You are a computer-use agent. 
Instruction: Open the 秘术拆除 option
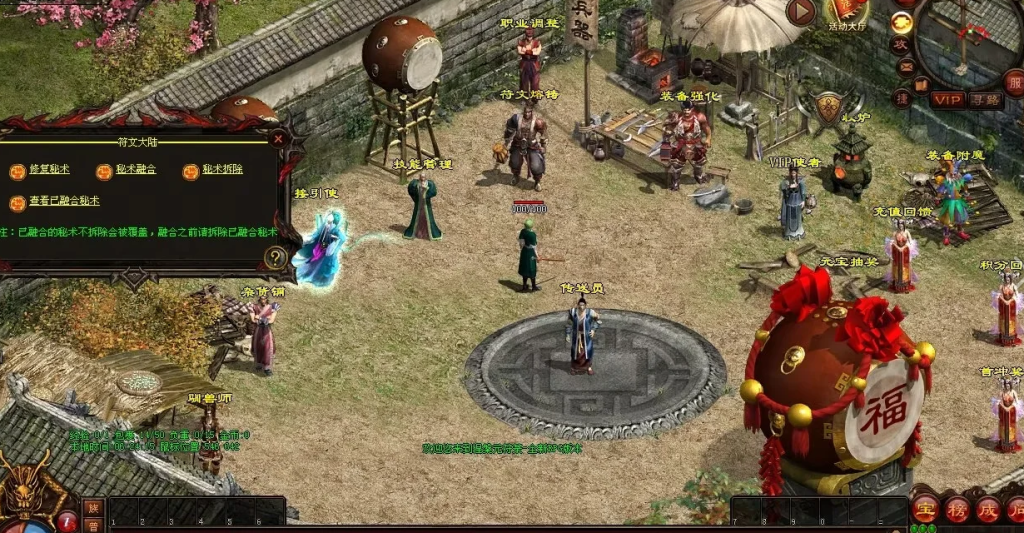click(221, 171)
